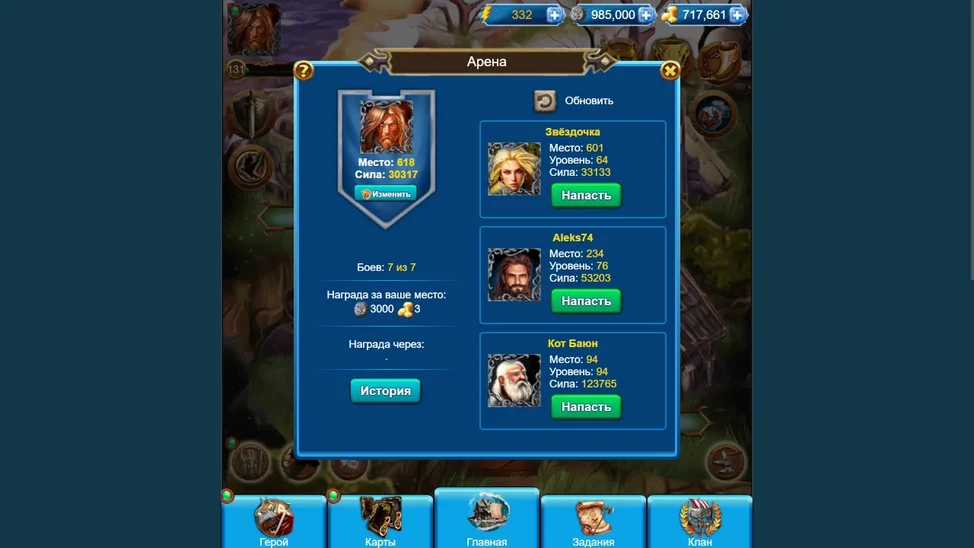
Task: Open the Клан tab
Action: tap(700, 523)
